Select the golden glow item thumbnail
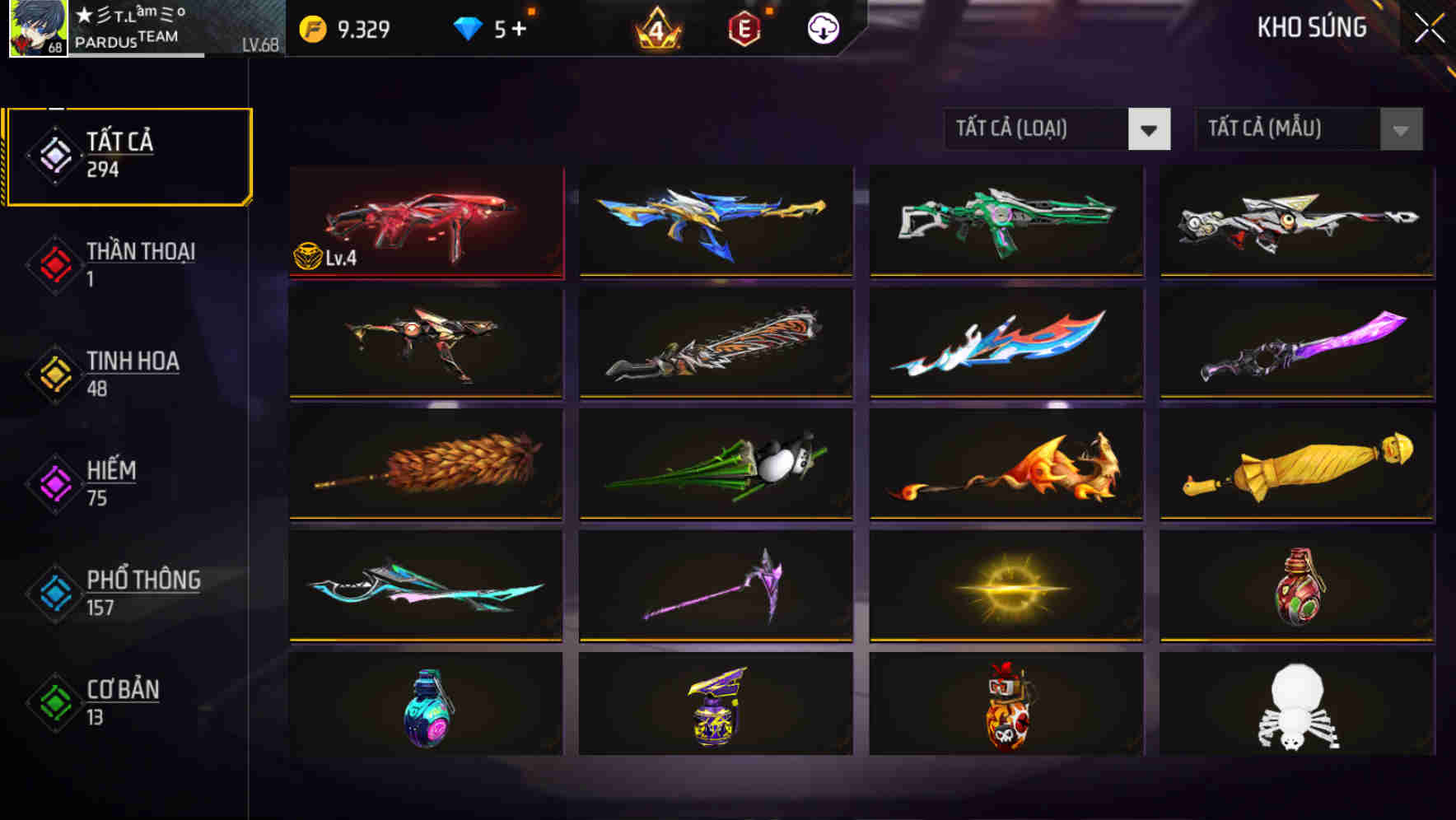1456x820 pixels. (1006, 586)
